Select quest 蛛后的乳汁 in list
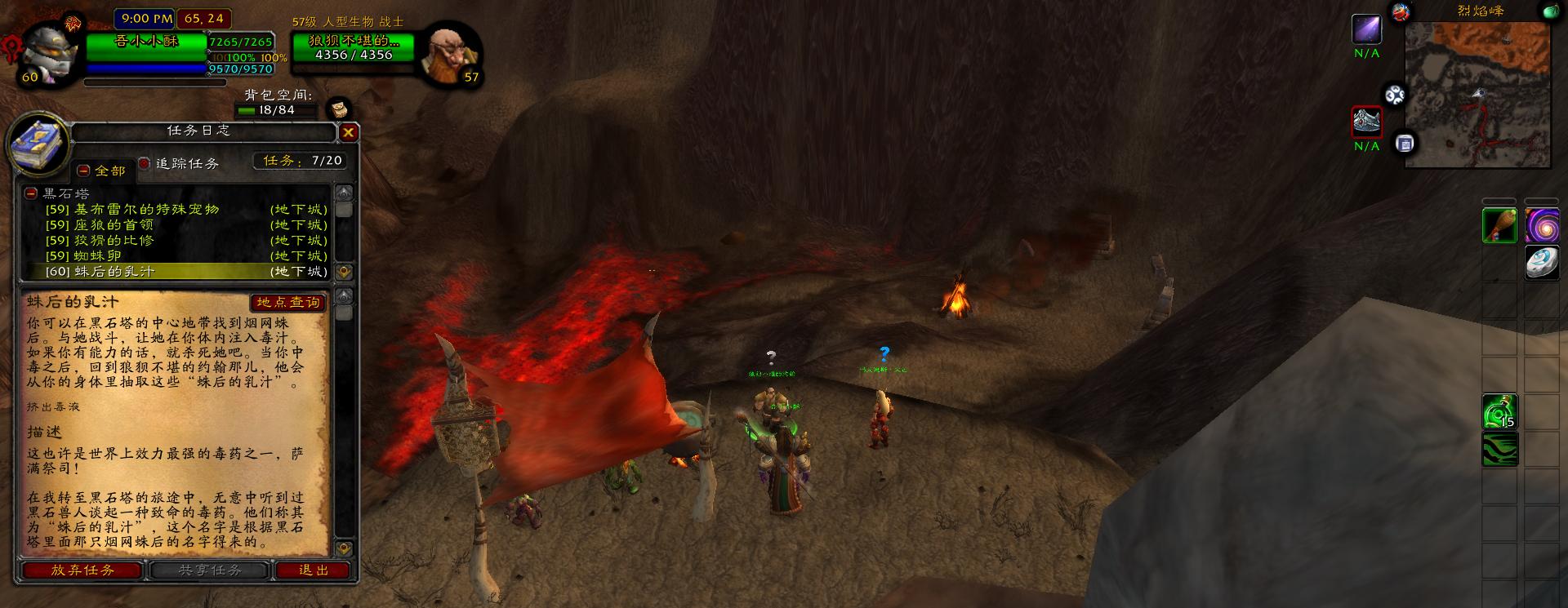Image resolution: width=1568 pixels, height=608 pixels. tap(113, 272)
